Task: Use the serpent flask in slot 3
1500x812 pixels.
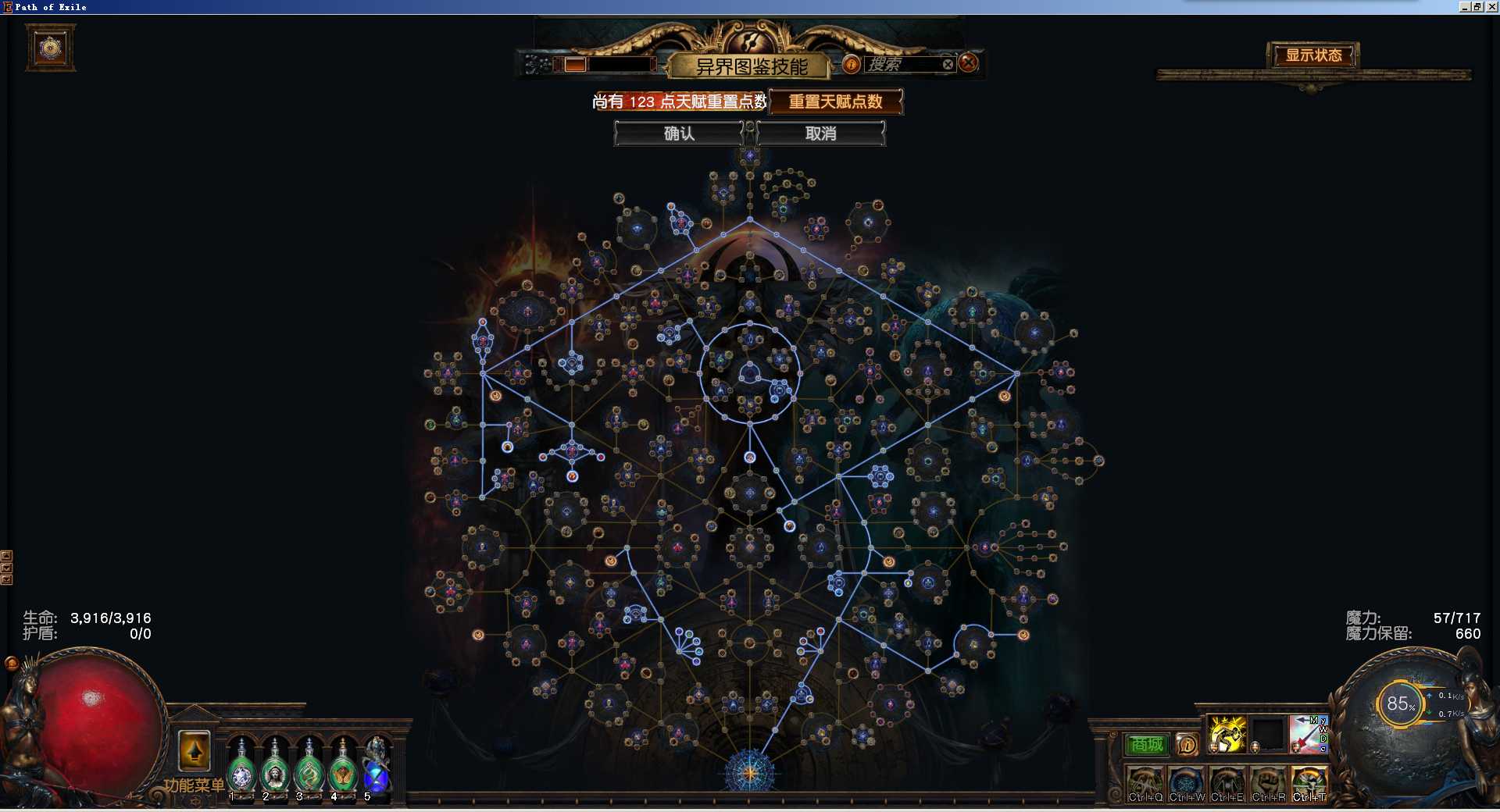Action: [309, 771]
